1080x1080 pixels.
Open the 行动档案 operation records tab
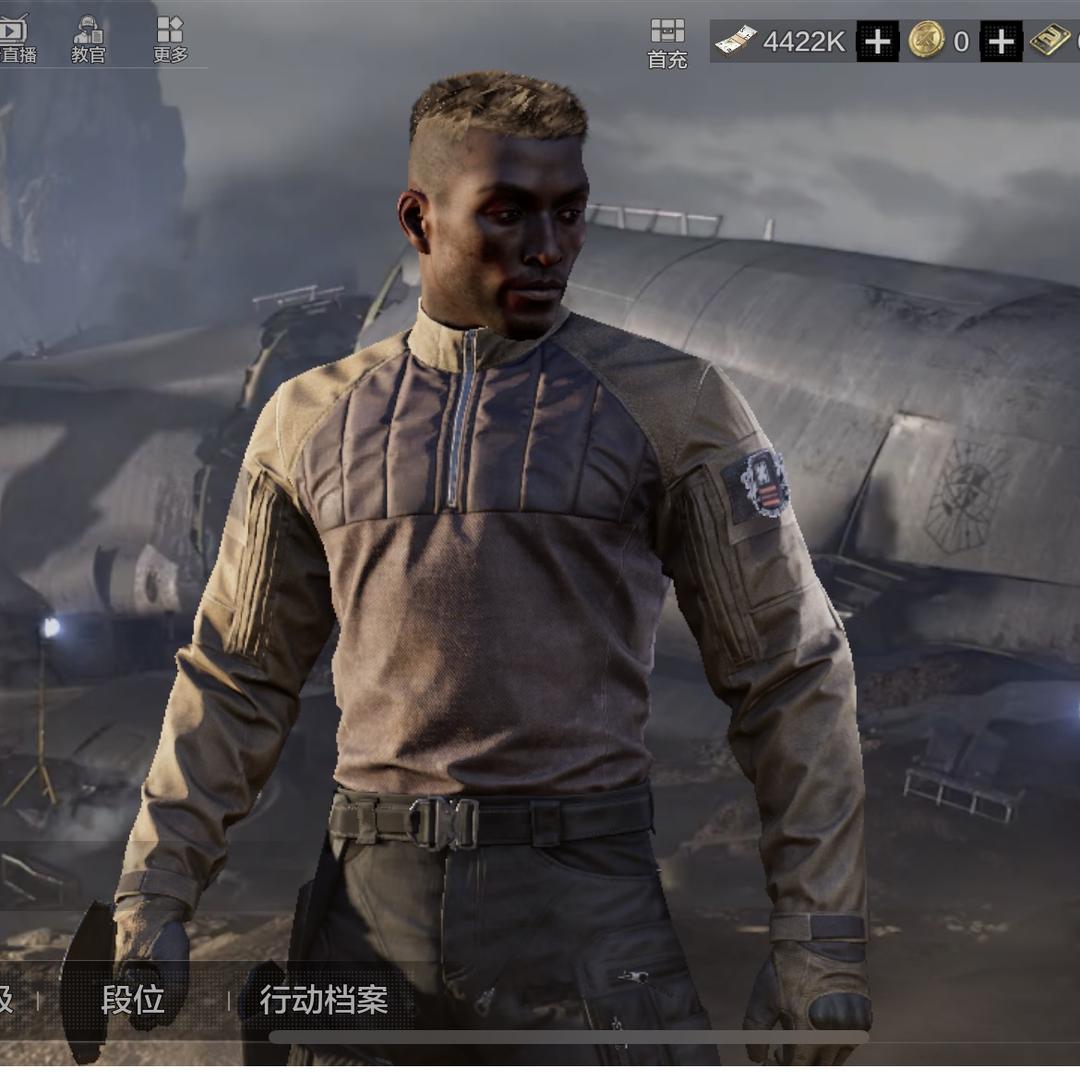(x=323, y=999)
